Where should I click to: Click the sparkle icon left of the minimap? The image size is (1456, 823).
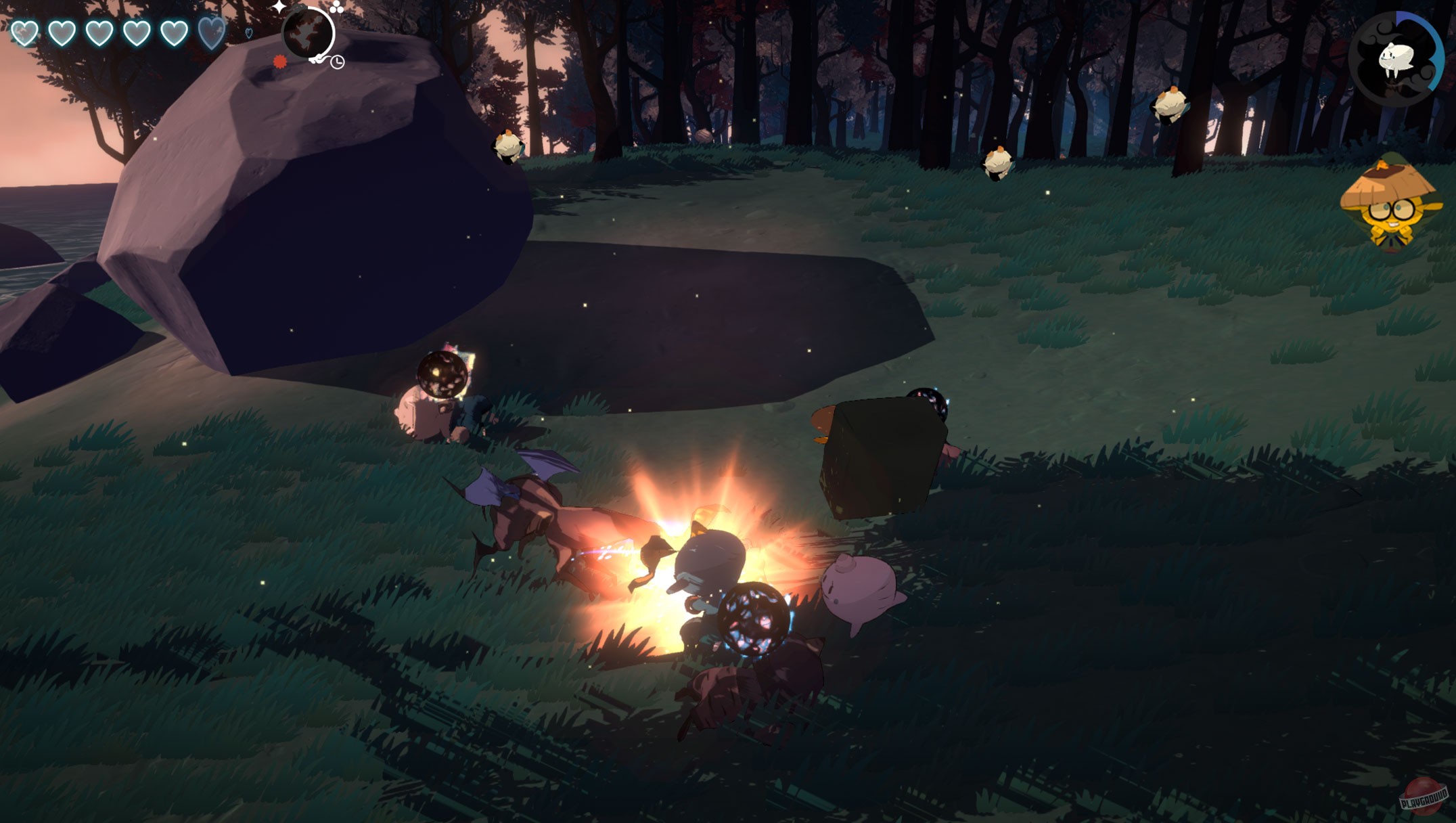coord(279,7)
